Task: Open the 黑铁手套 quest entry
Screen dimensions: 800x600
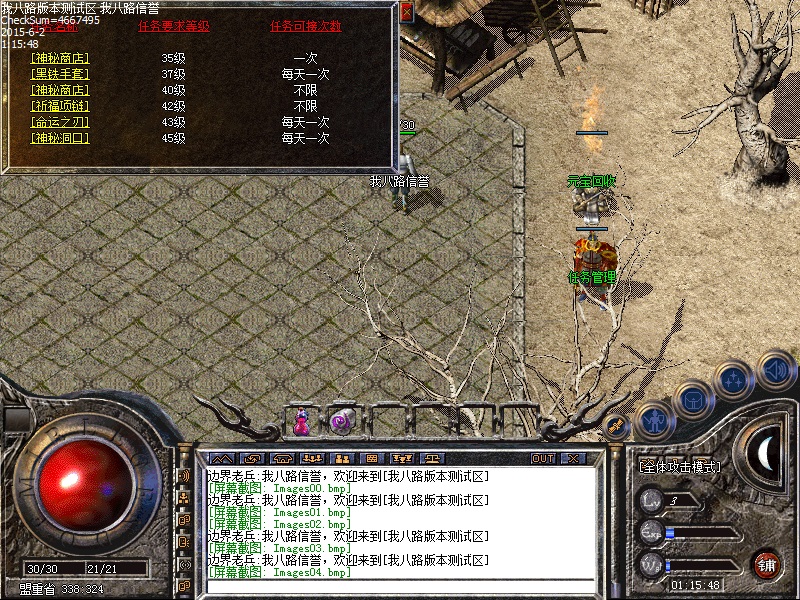Action: (60, 74)
